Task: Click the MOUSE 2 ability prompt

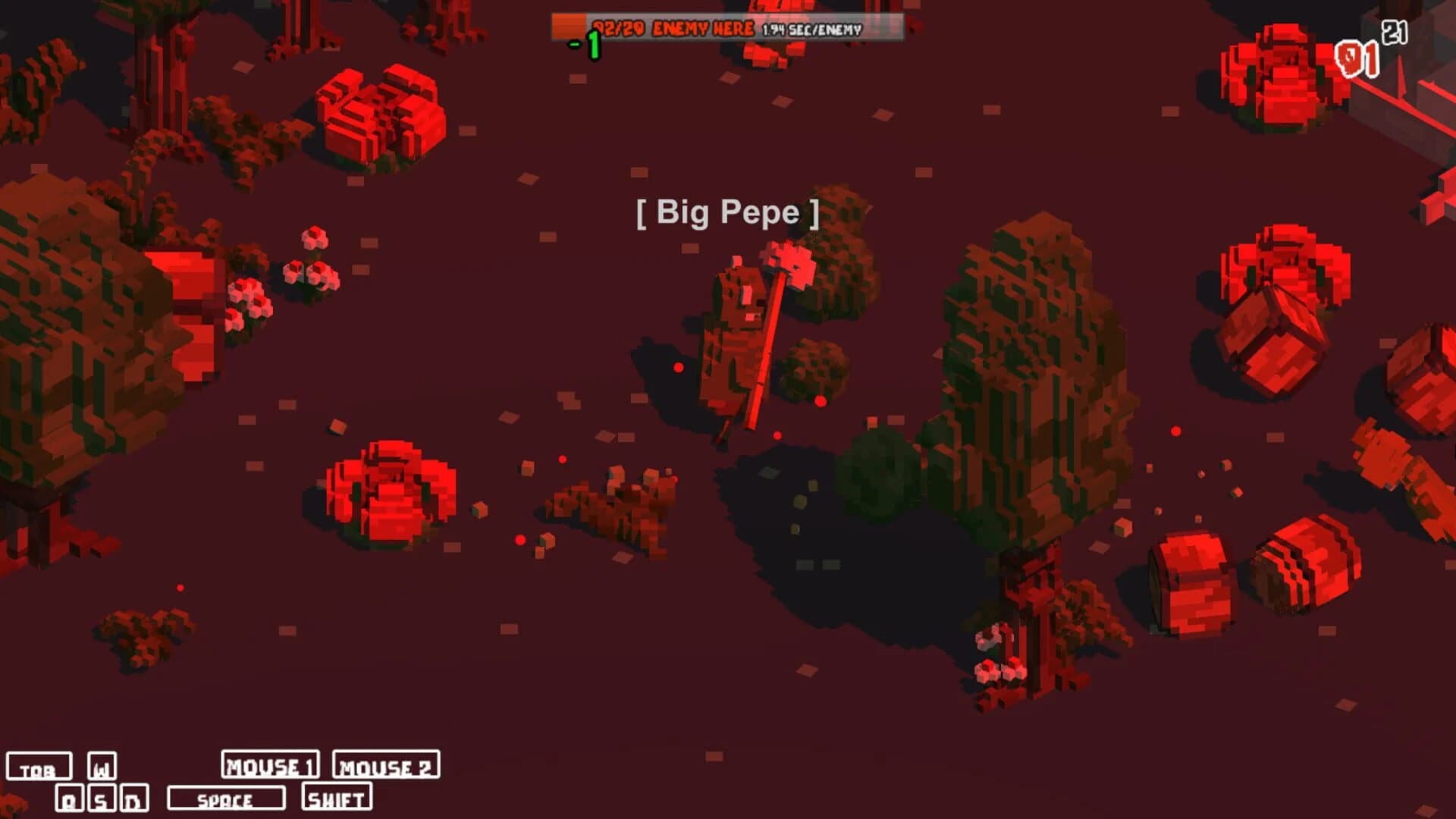Action: [x=384, y=766]
